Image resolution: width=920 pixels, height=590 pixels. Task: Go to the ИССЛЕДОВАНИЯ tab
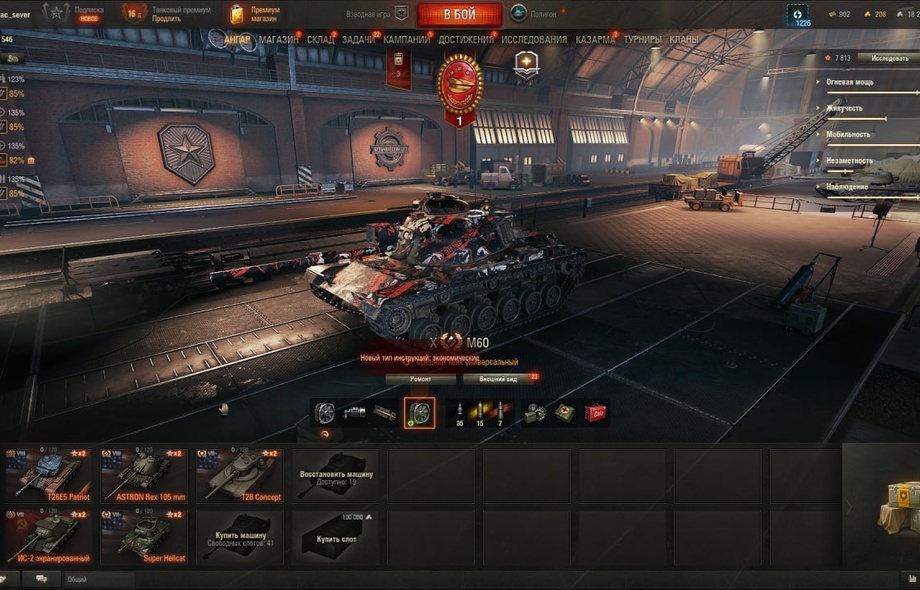[x=534, y=40]
